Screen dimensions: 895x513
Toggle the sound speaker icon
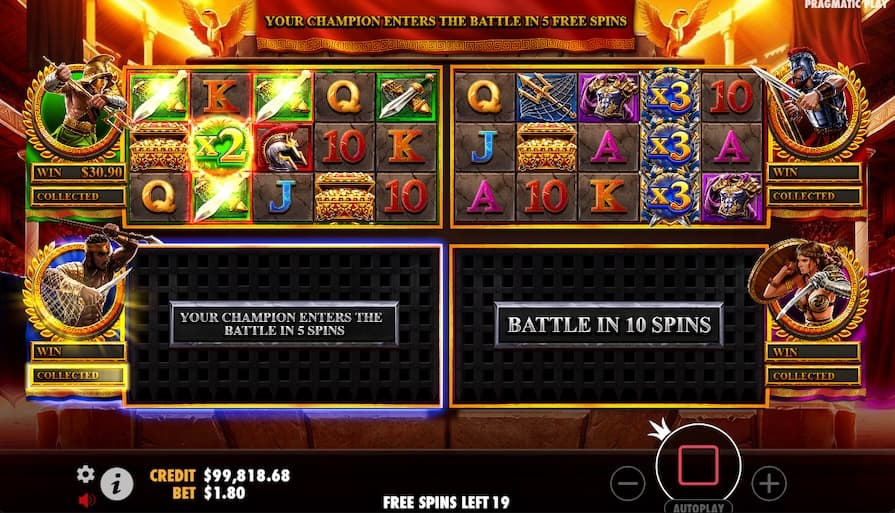[x=86, y=498]
